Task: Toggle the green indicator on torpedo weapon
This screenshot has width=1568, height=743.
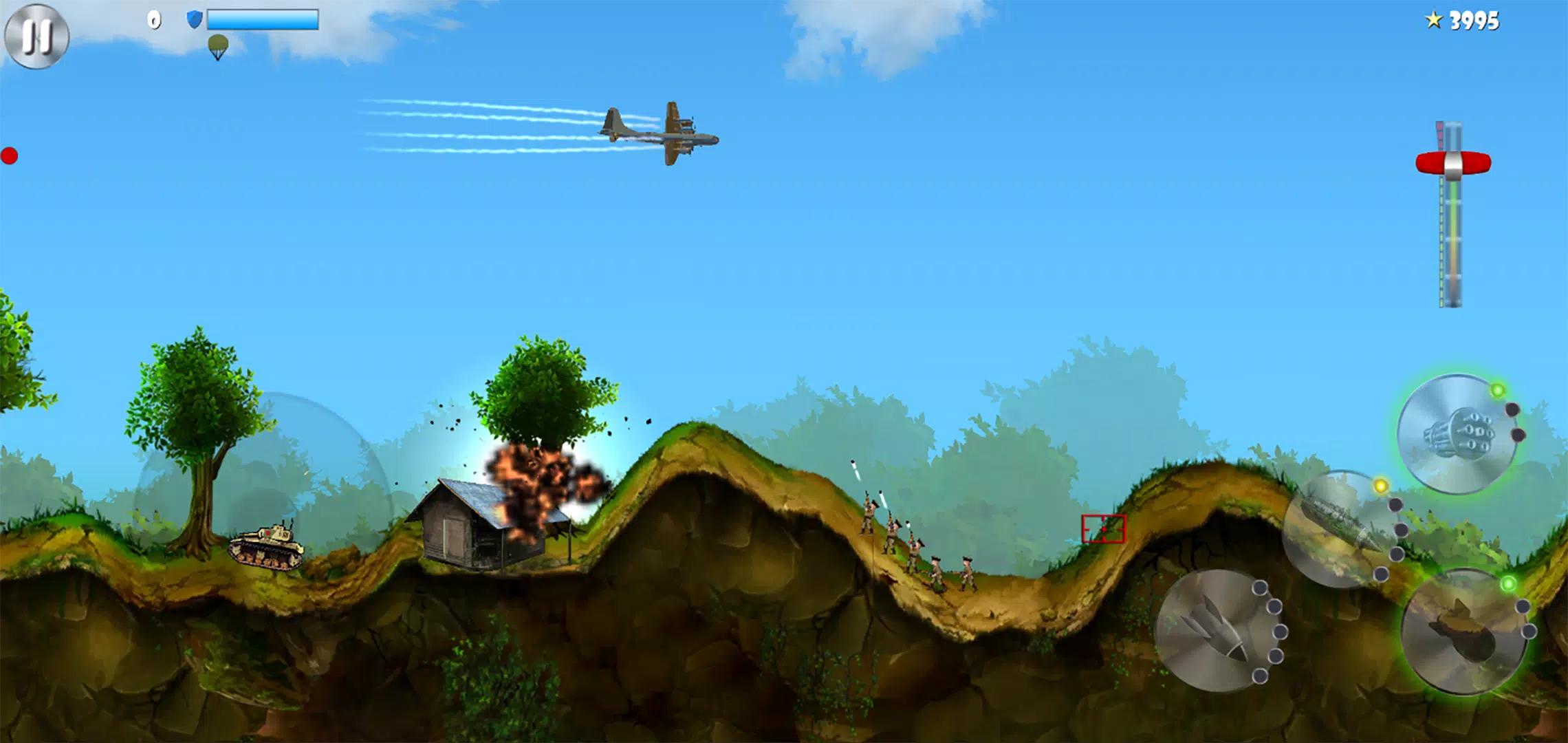Action: coord(1510,583)
